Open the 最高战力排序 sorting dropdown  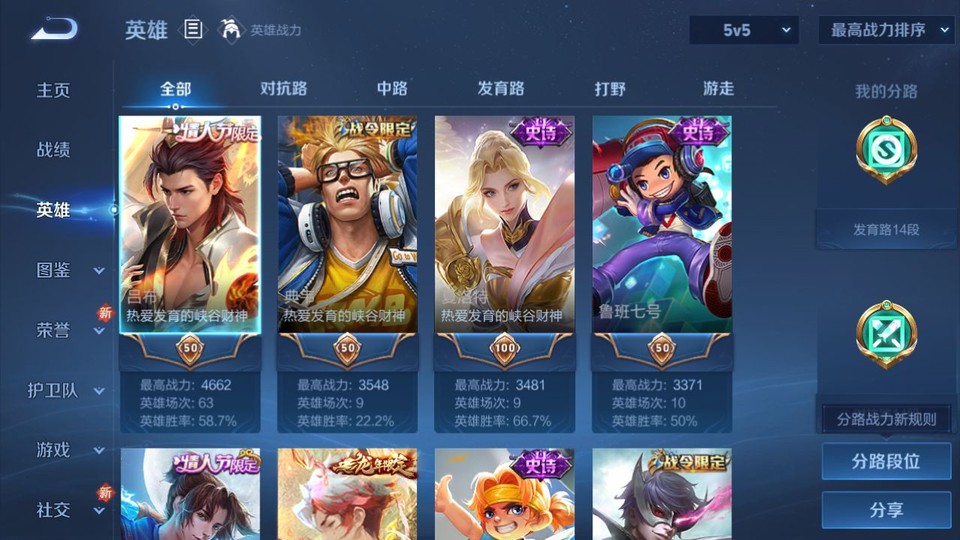(x=887, y=30)
